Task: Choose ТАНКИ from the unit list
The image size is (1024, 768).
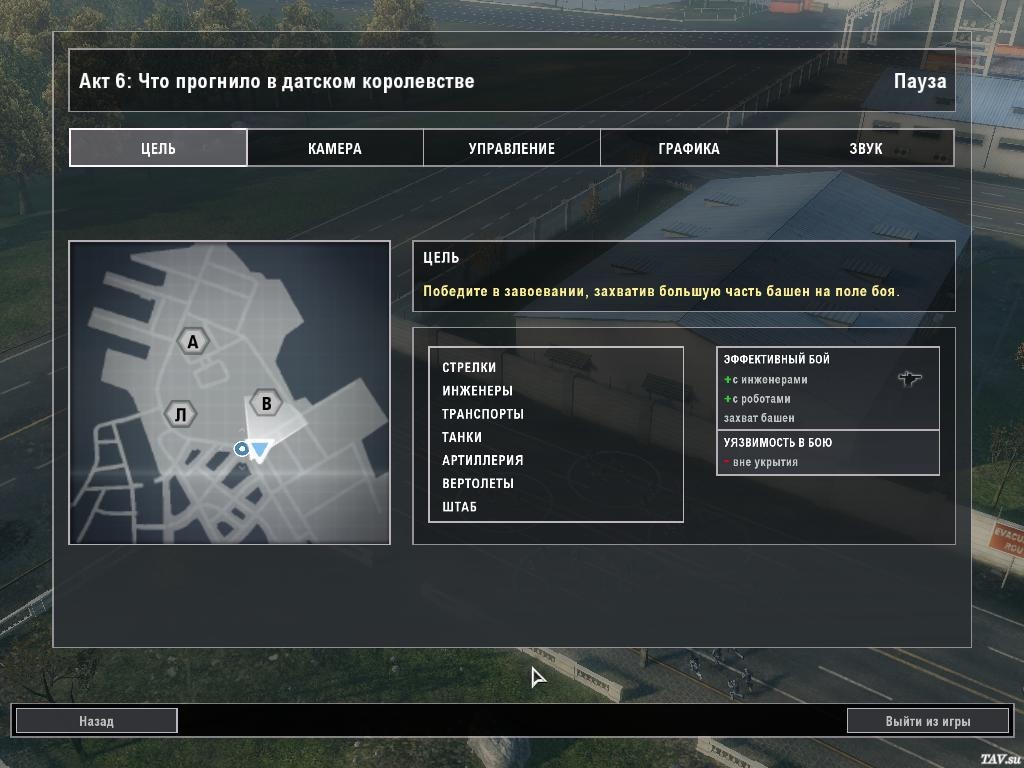Action: tap(462, 437)
